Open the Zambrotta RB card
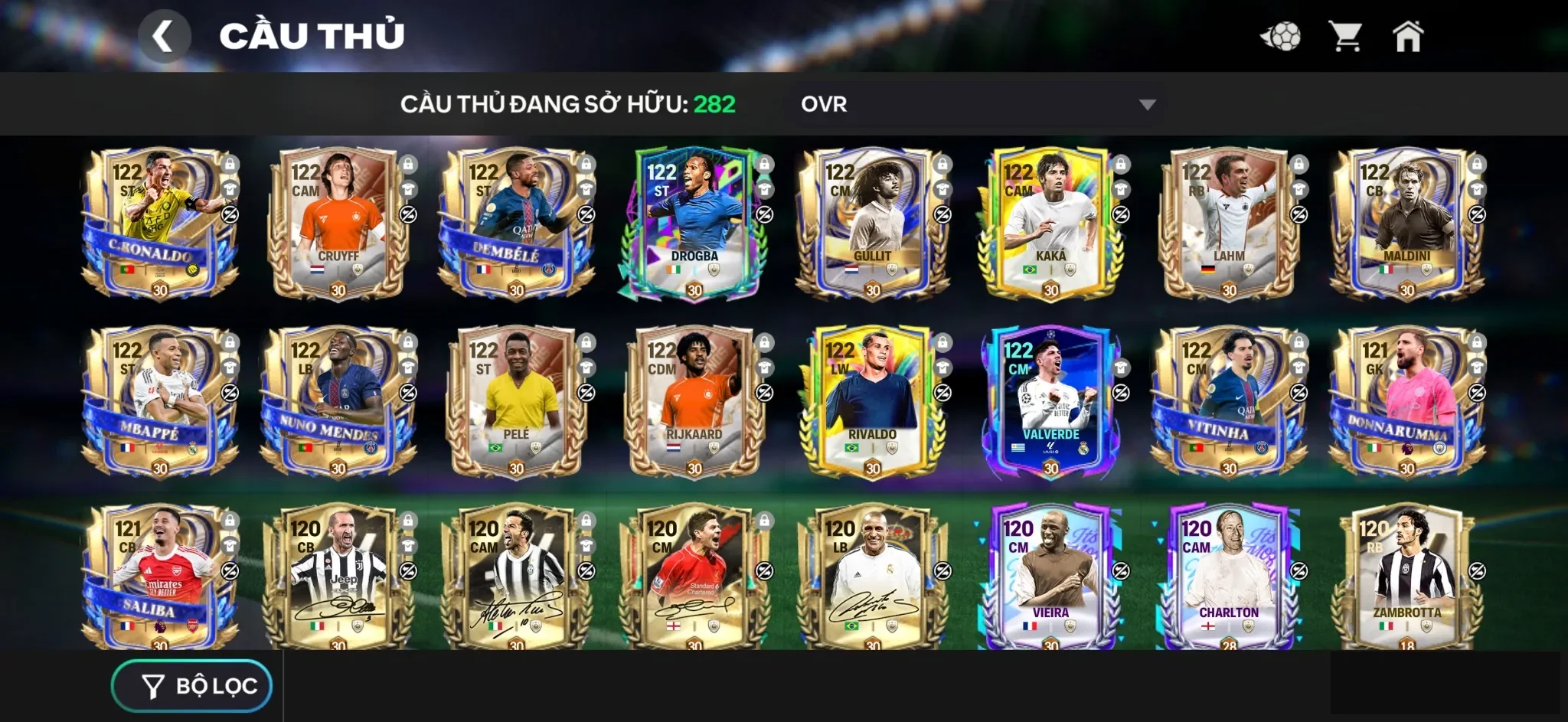Screen dimensions: 1568x722 point(1406,578)
